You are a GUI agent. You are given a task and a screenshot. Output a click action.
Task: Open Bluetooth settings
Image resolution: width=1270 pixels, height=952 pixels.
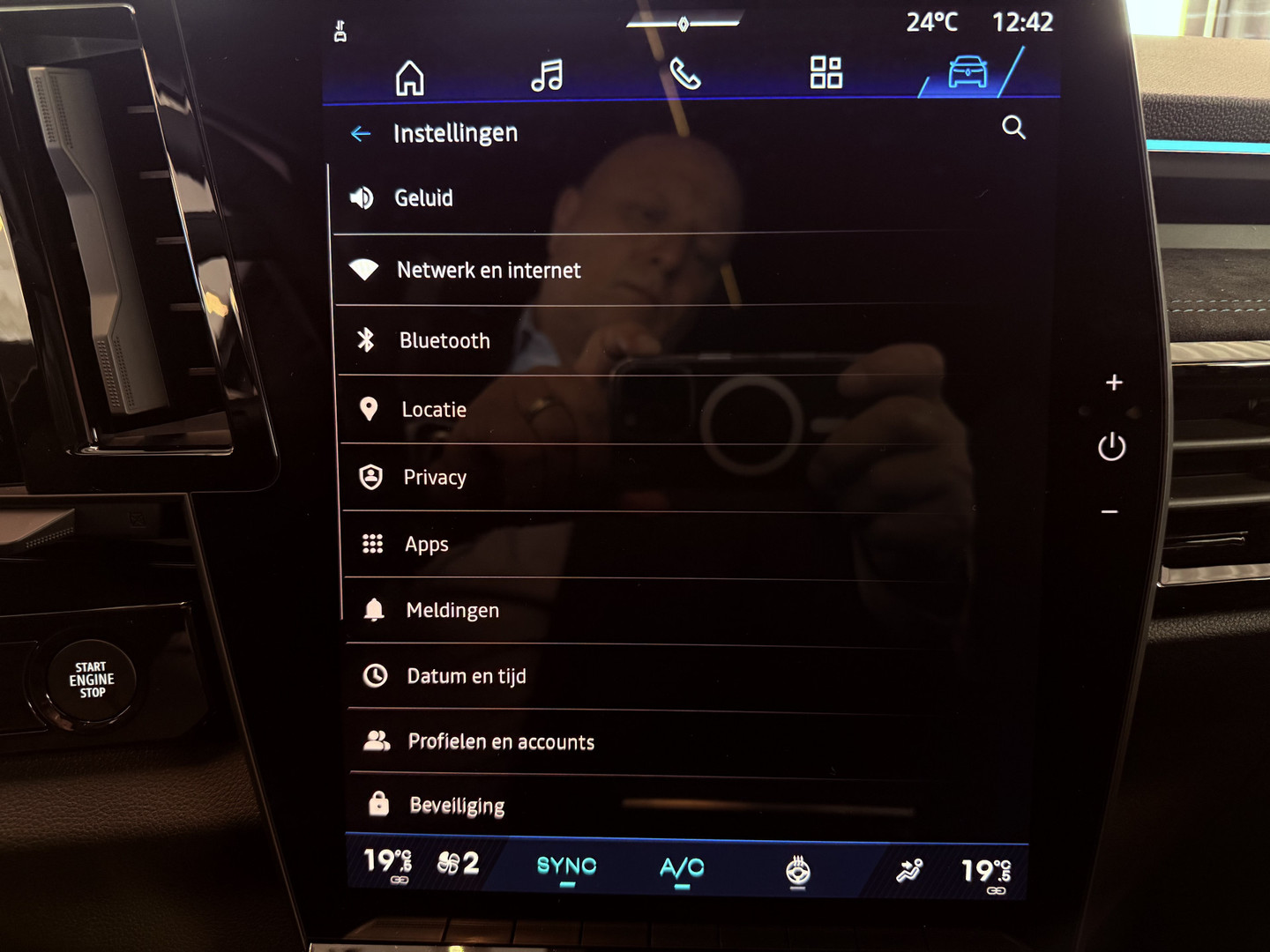tap(444, 341)
